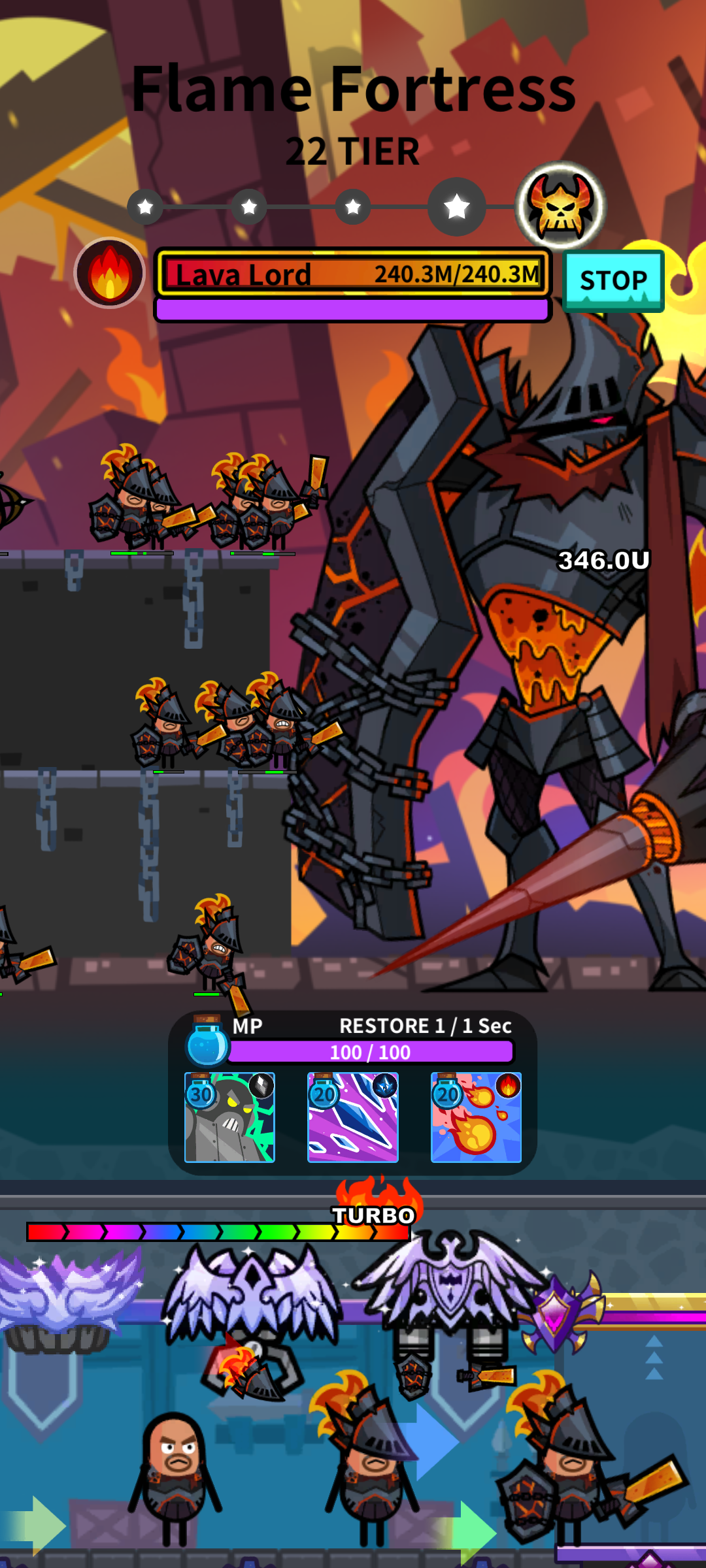Activate the TURBO rainbow gauge
The image size is (706, 1568).
[218, 1232]
